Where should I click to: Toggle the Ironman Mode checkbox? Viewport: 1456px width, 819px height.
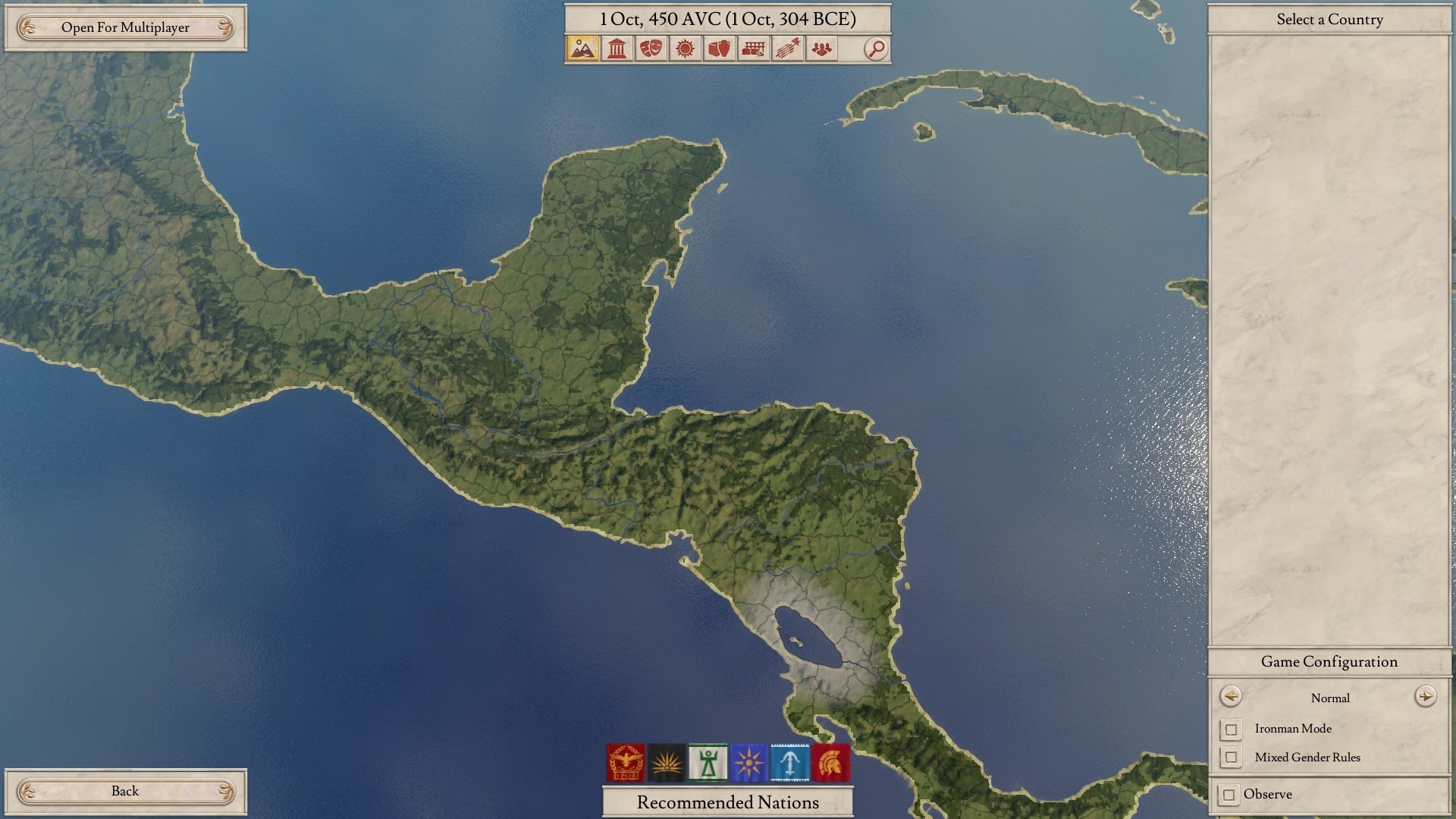click(x=1232, y=730)
